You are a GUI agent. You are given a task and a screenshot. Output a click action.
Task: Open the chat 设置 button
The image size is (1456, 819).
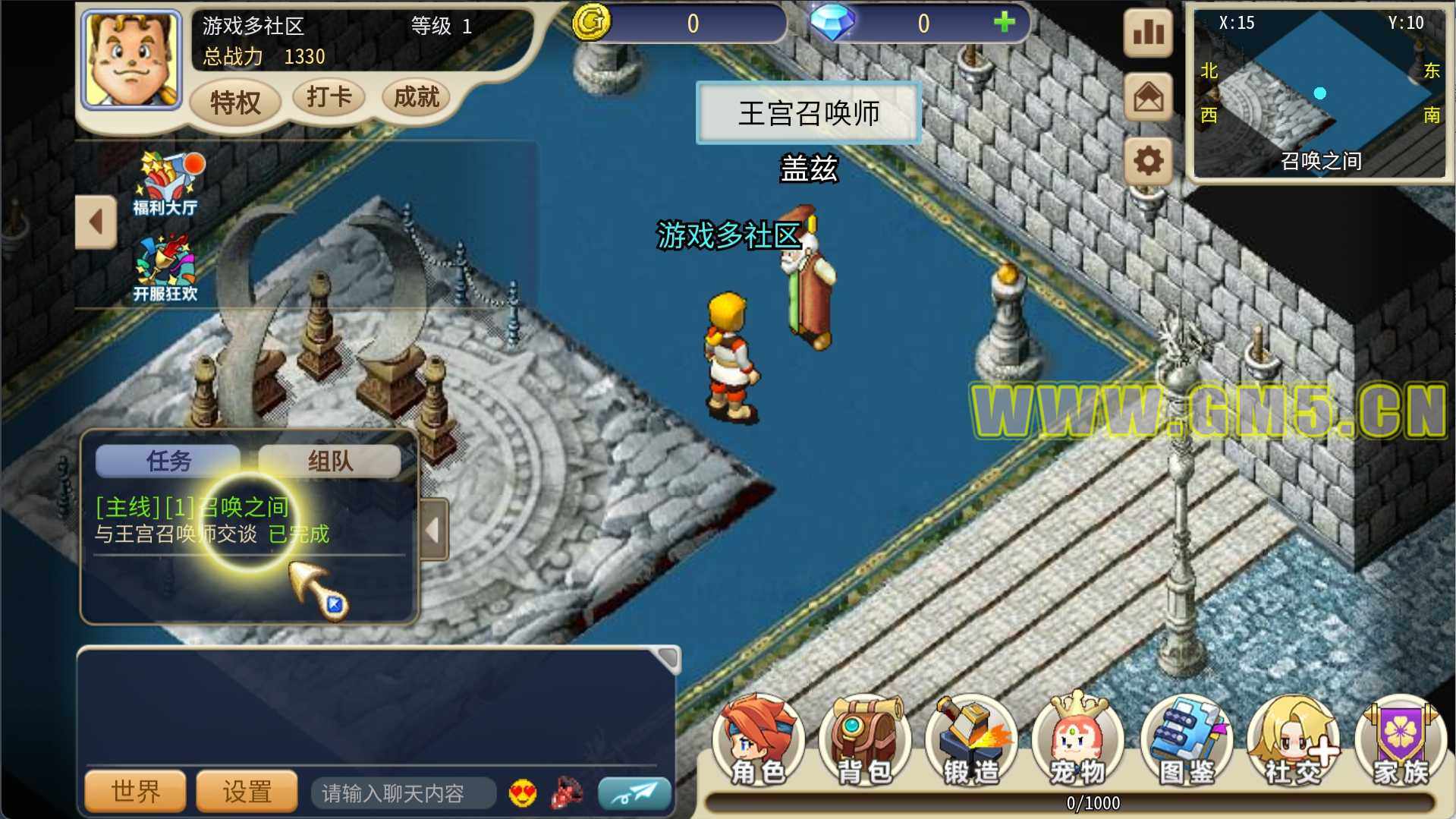[x=247, y=792]
